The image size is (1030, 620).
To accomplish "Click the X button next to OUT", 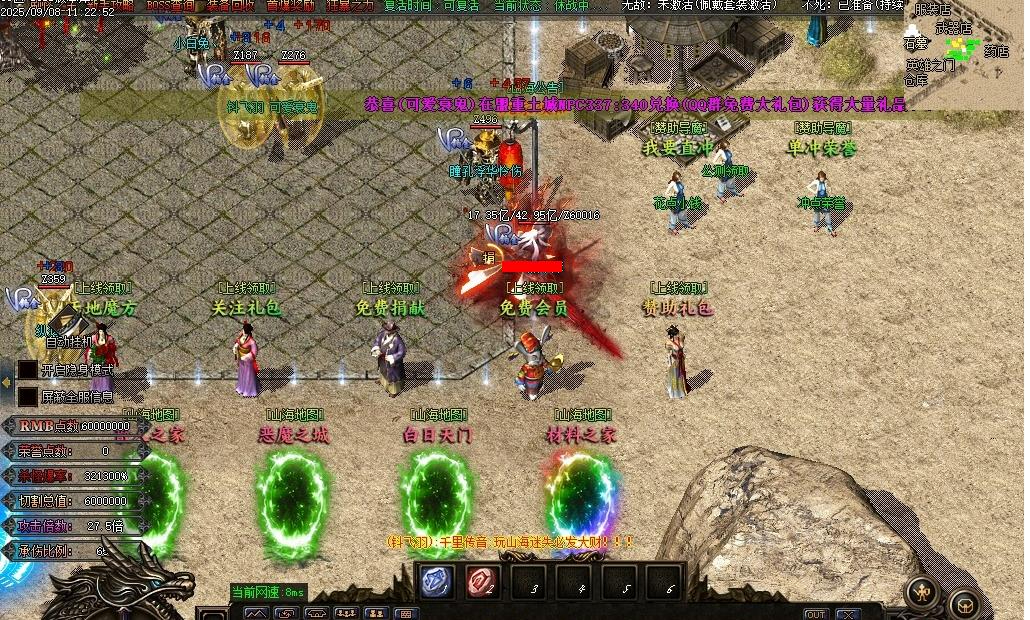I will point(848,613).
